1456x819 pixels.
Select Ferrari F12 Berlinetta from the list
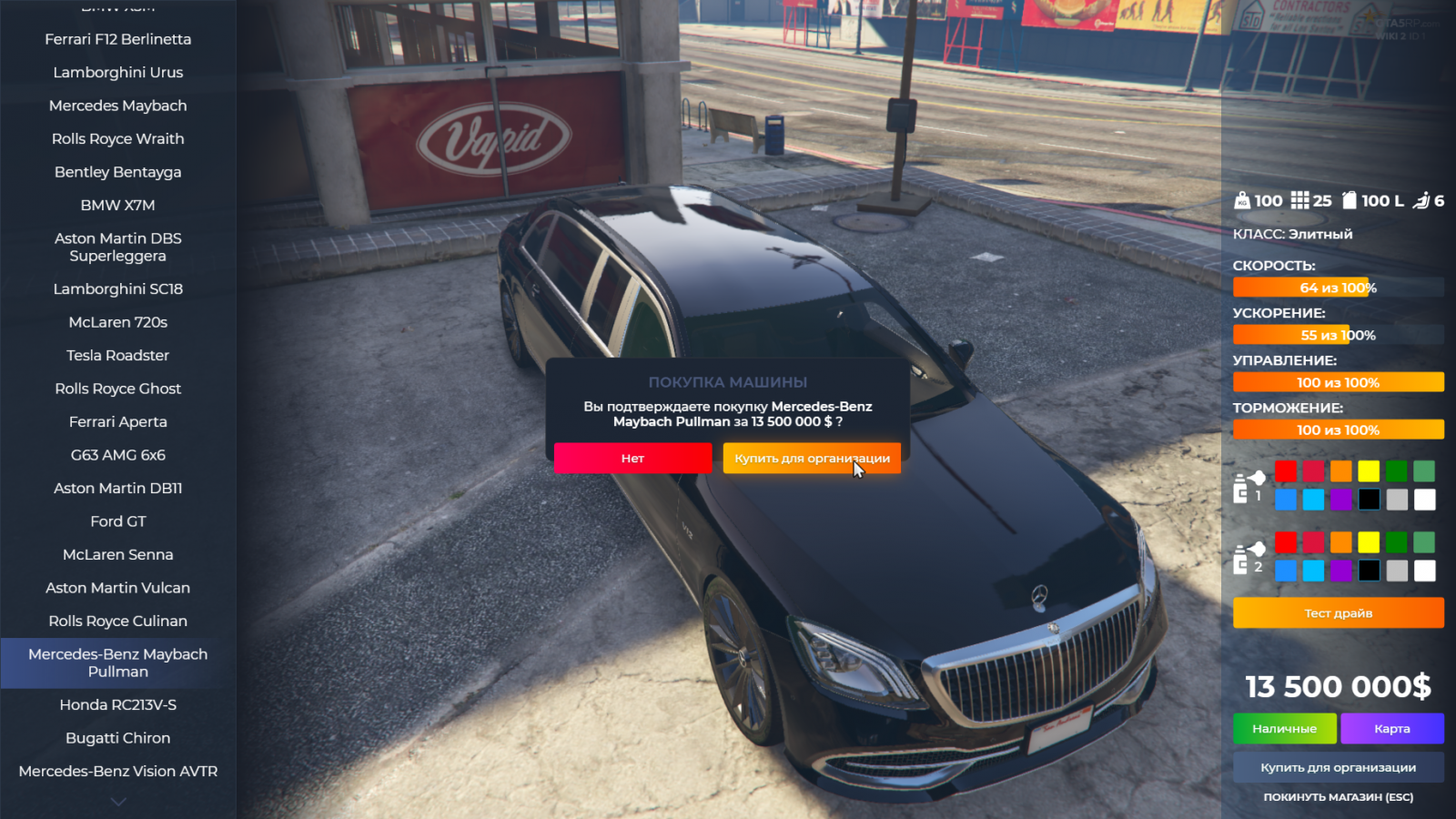[118, 39]
